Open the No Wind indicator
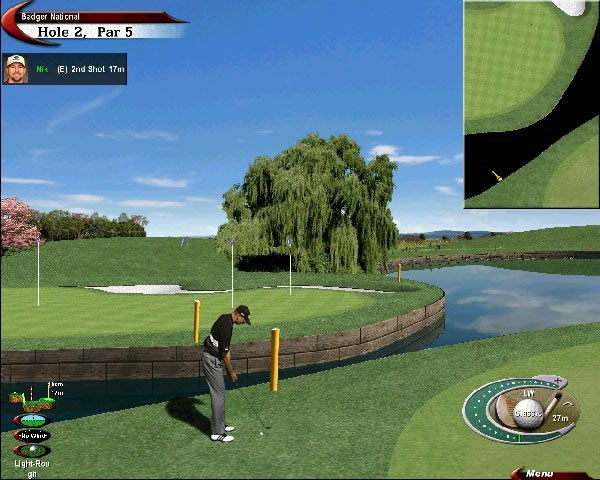This screenshot has width=600, height=480. tap(32, 435)
